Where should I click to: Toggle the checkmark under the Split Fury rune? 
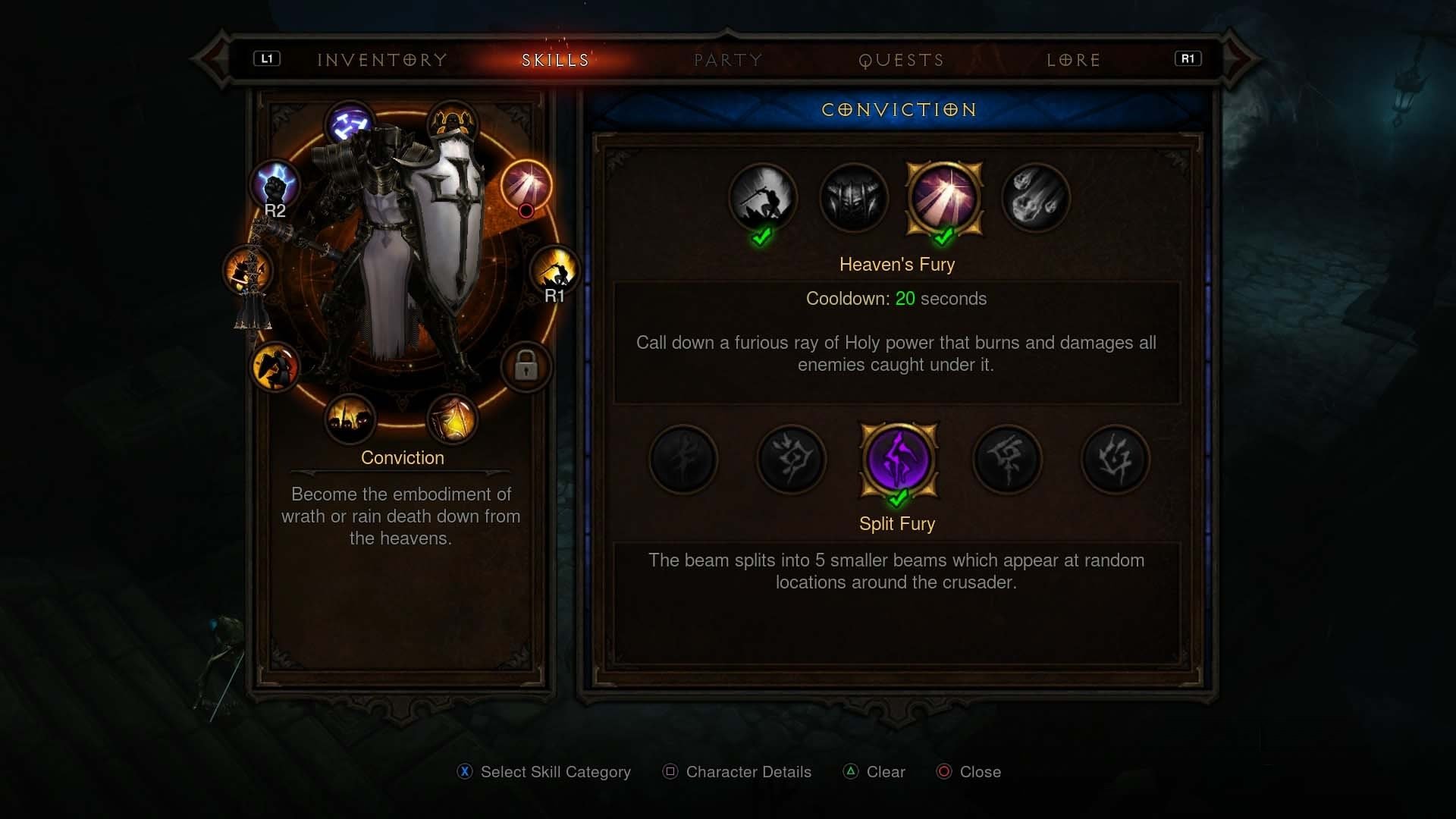[898, 497]
